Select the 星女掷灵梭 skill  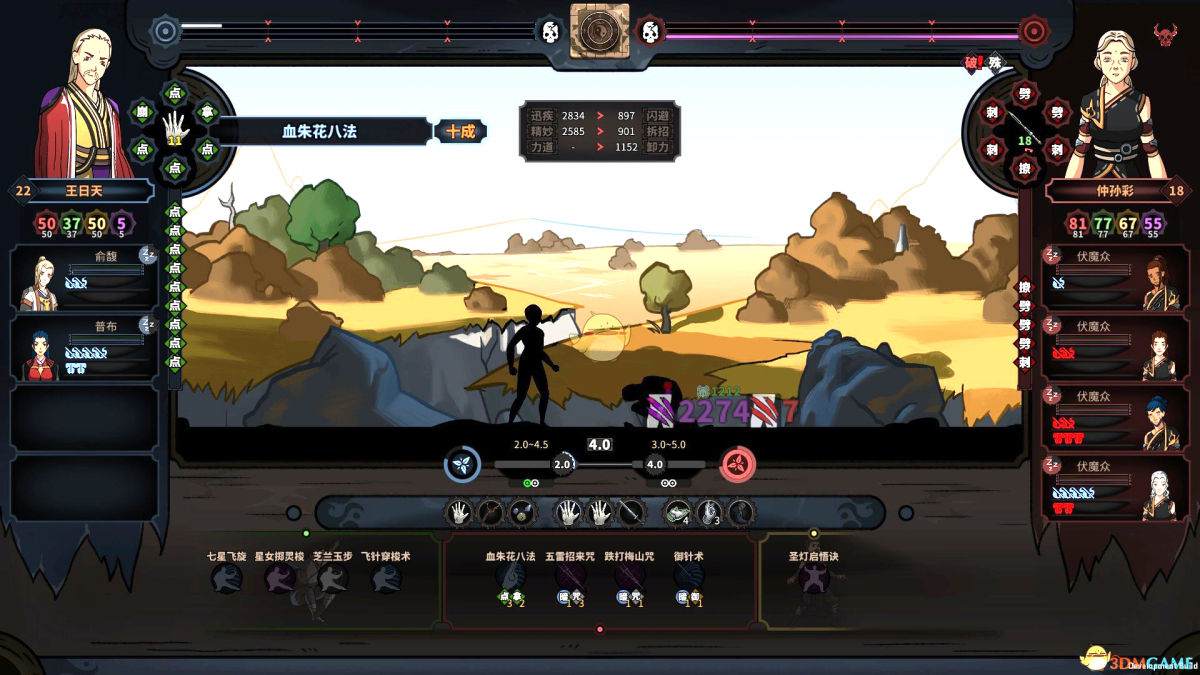(279, 577)
